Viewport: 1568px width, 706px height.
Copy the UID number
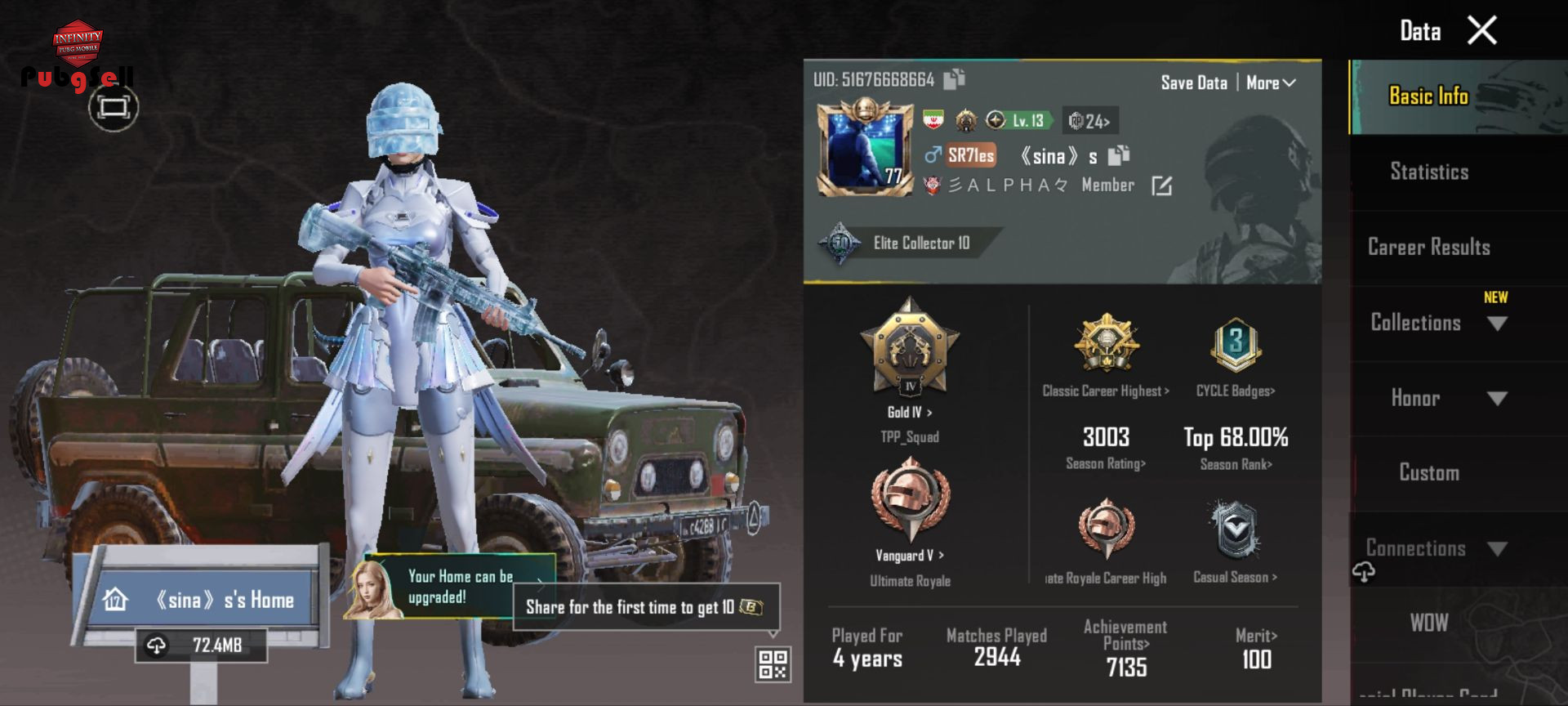[x=954, y=79]
